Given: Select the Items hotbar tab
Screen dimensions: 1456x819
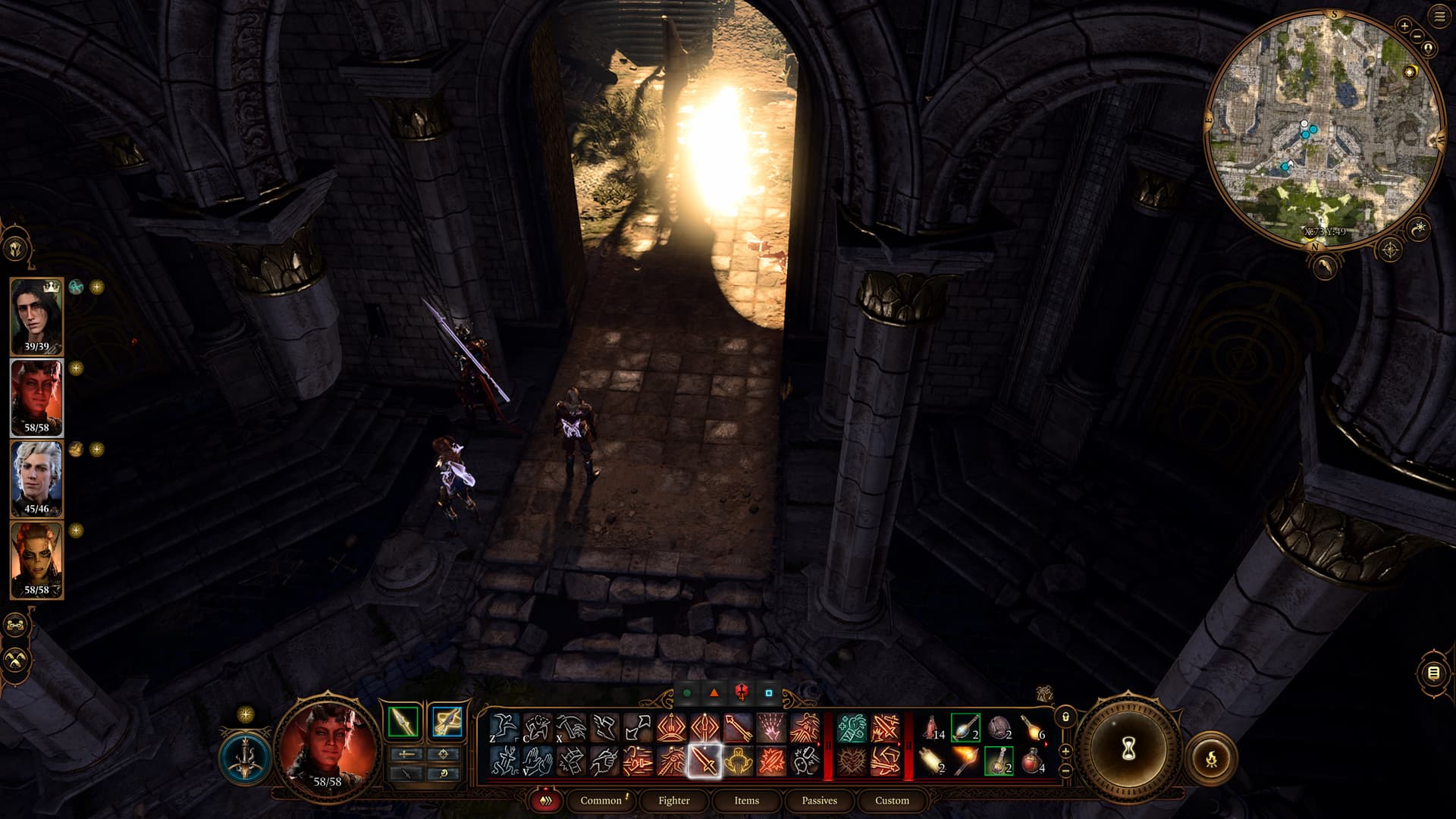Looking at the screenshot, I should [746, 800].
